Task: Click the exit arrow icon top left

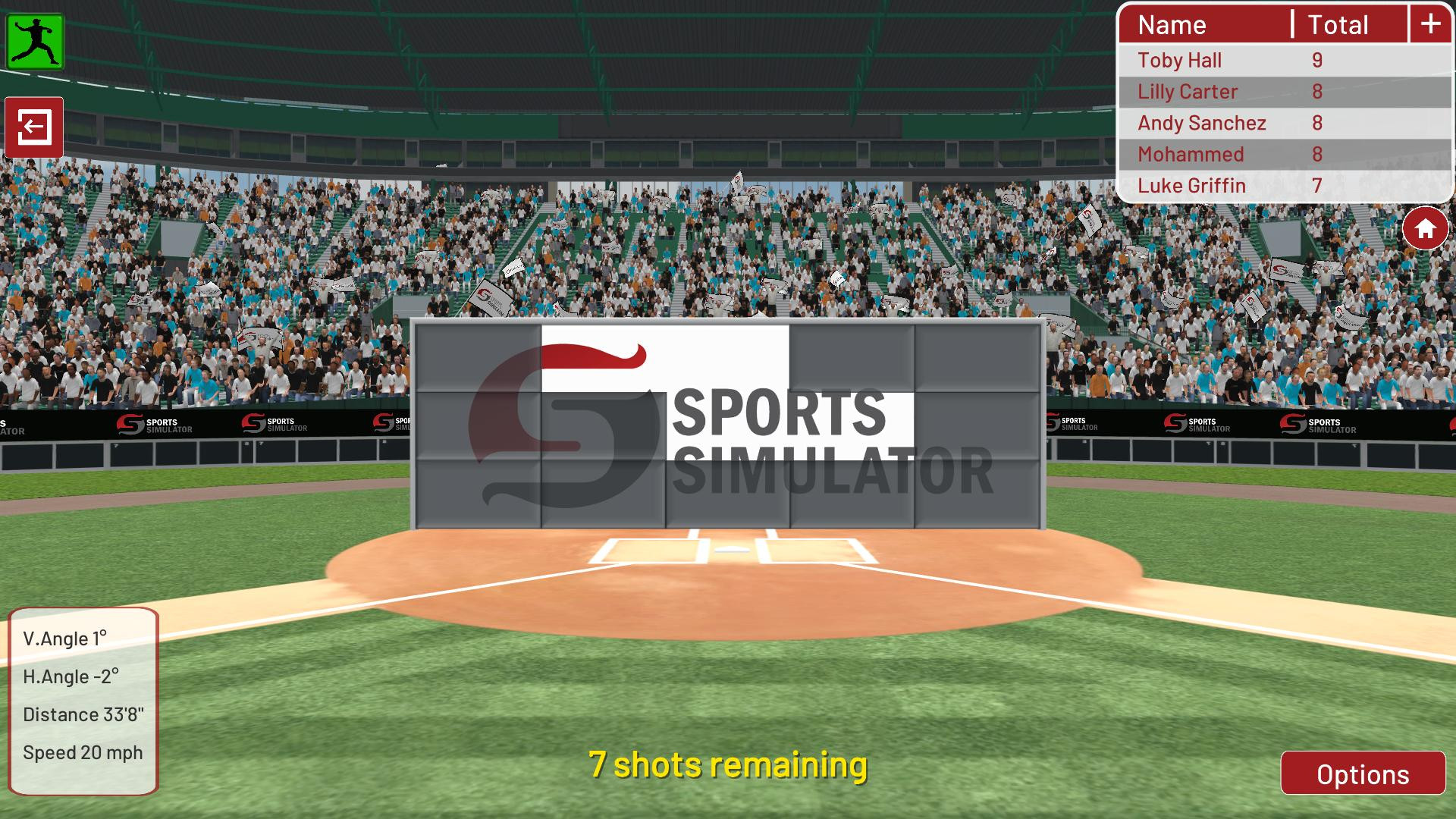Action: (x=35, y=127)
